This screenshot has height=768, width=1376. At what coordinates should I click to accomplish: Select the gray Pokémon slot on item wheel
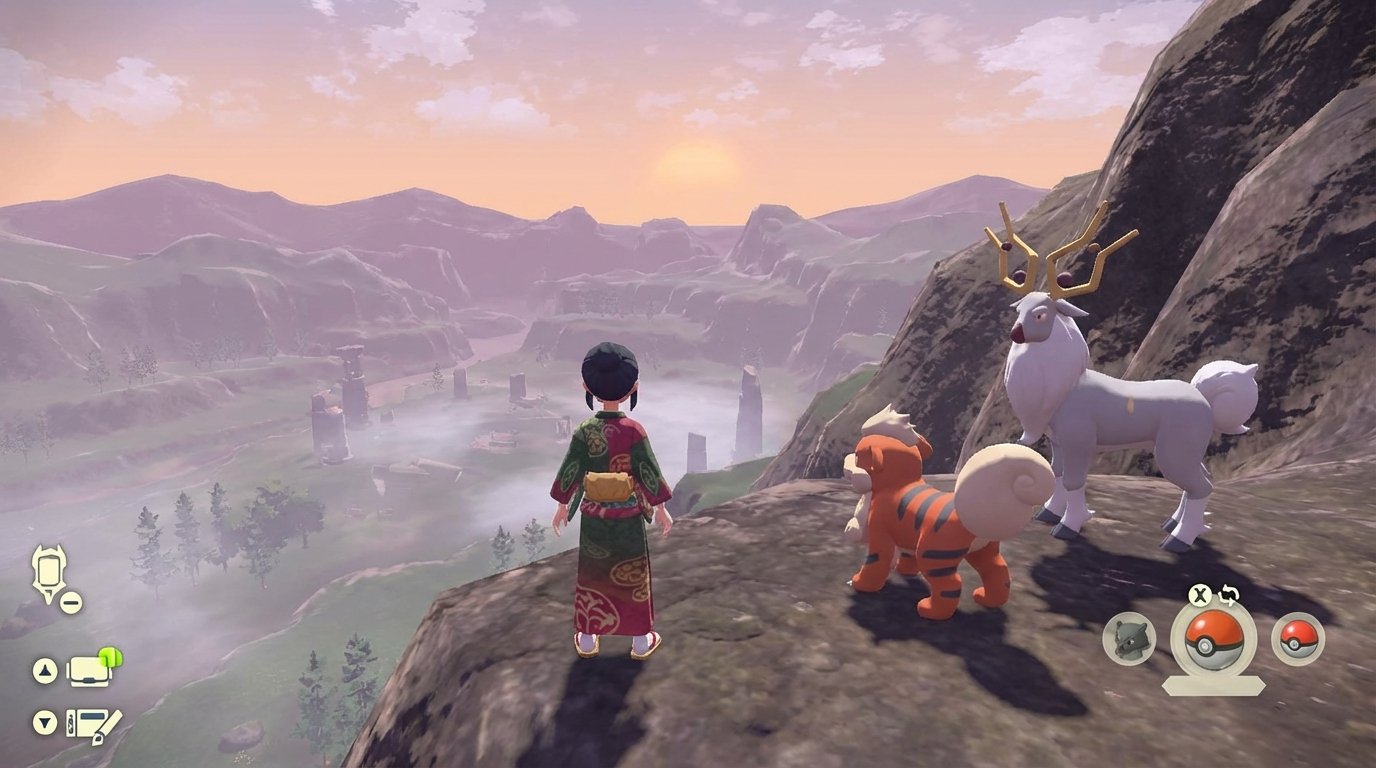click(1127, 639)
